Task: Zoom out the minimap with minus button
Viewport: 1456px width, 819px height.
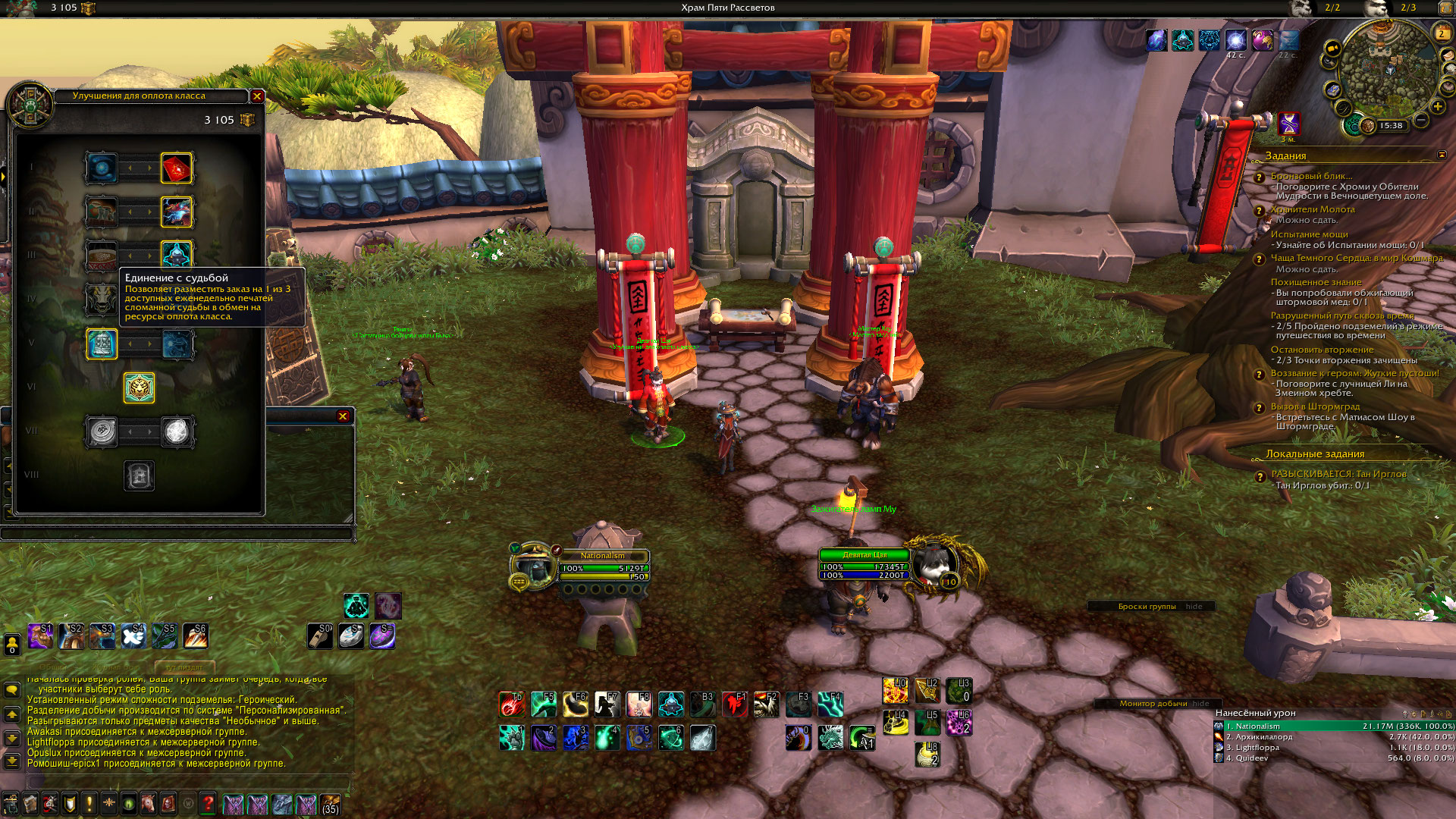Action: point(1421,120)
